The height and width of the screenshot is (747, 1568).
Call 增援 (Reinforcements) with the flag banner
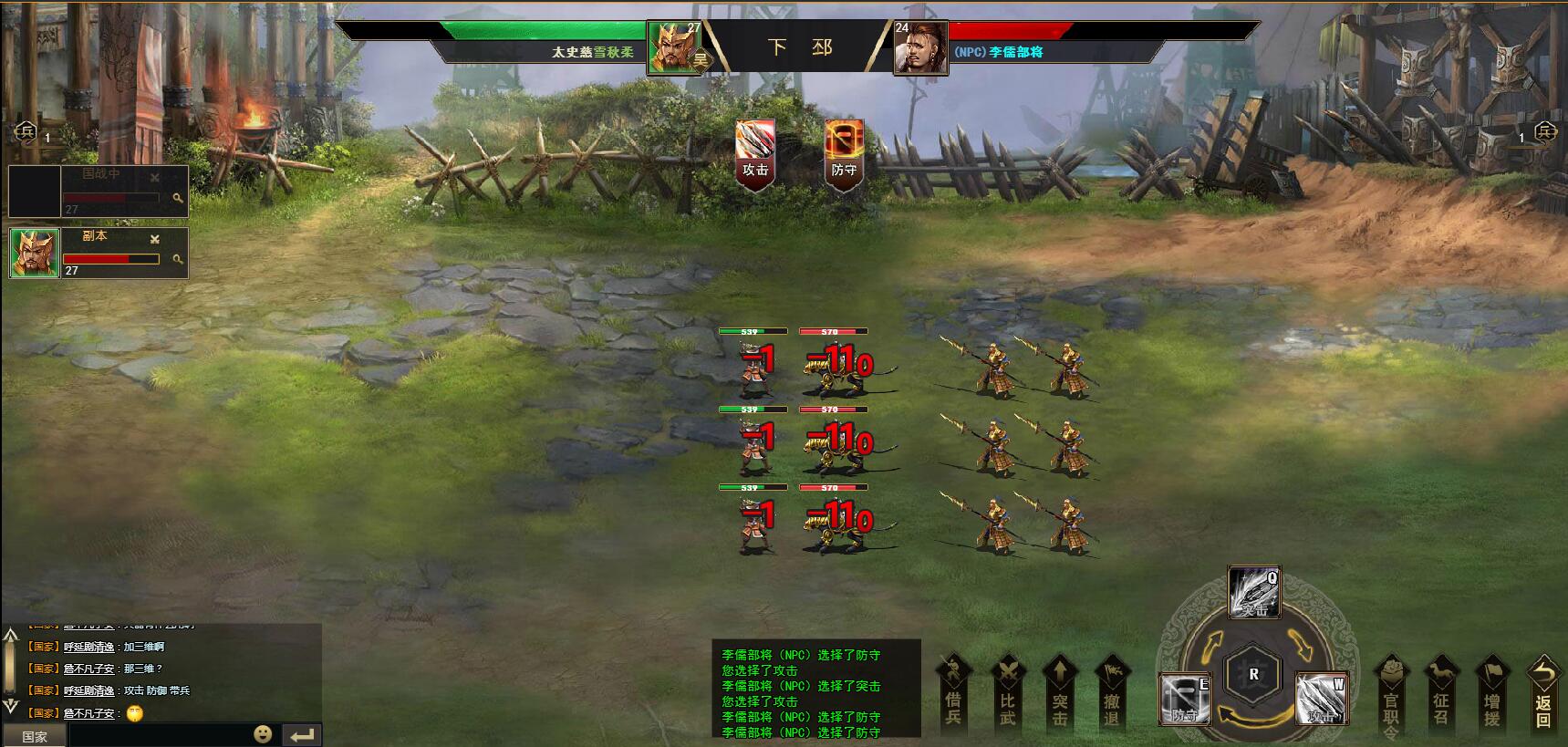(x=1492, y=695)
